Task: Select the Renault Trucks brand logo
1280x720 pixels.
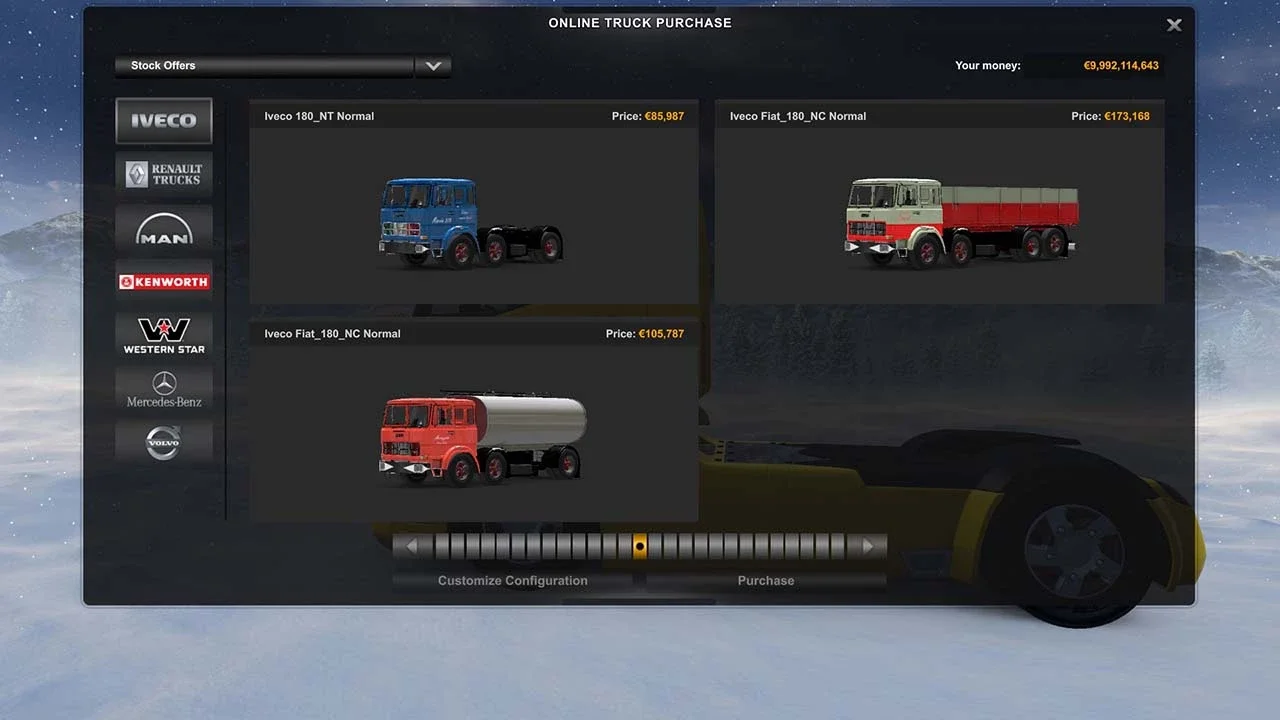Action: tap(163, 173)
